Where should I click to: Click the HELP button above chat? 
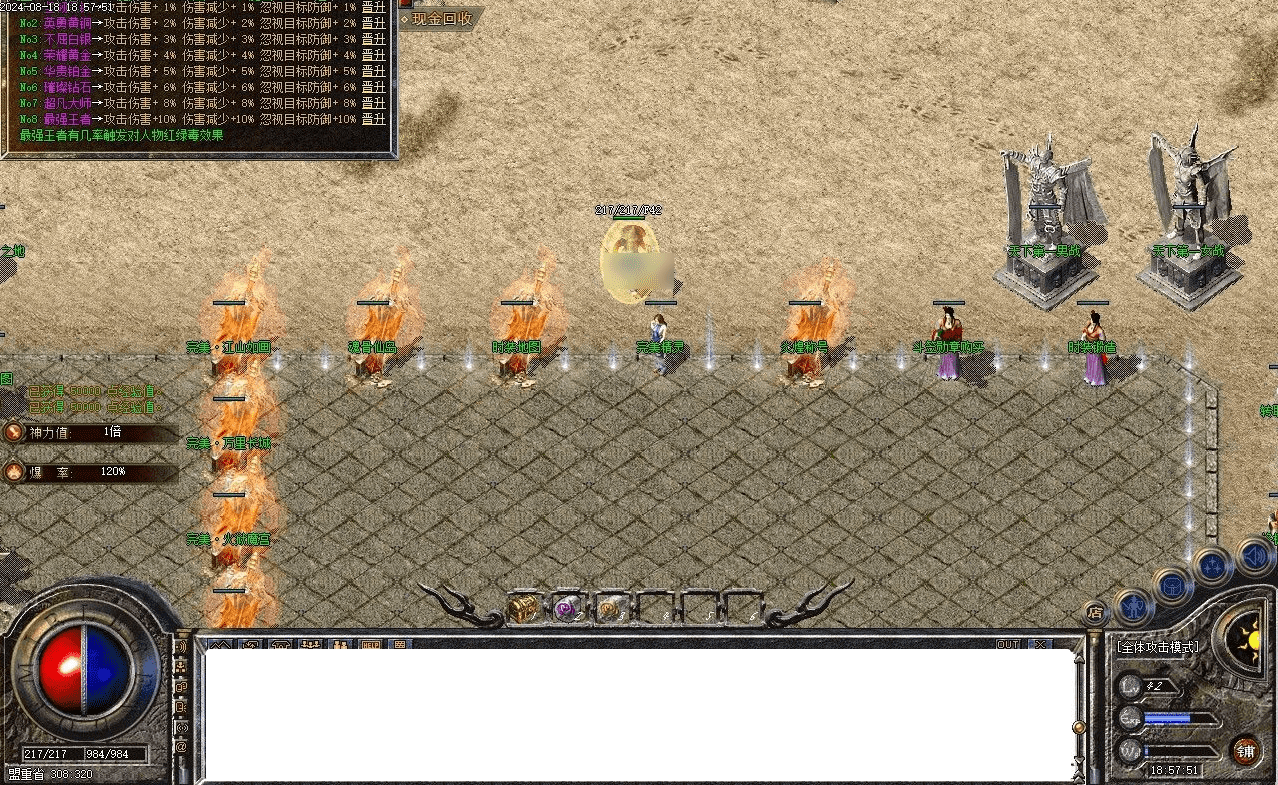coord(370,645)
